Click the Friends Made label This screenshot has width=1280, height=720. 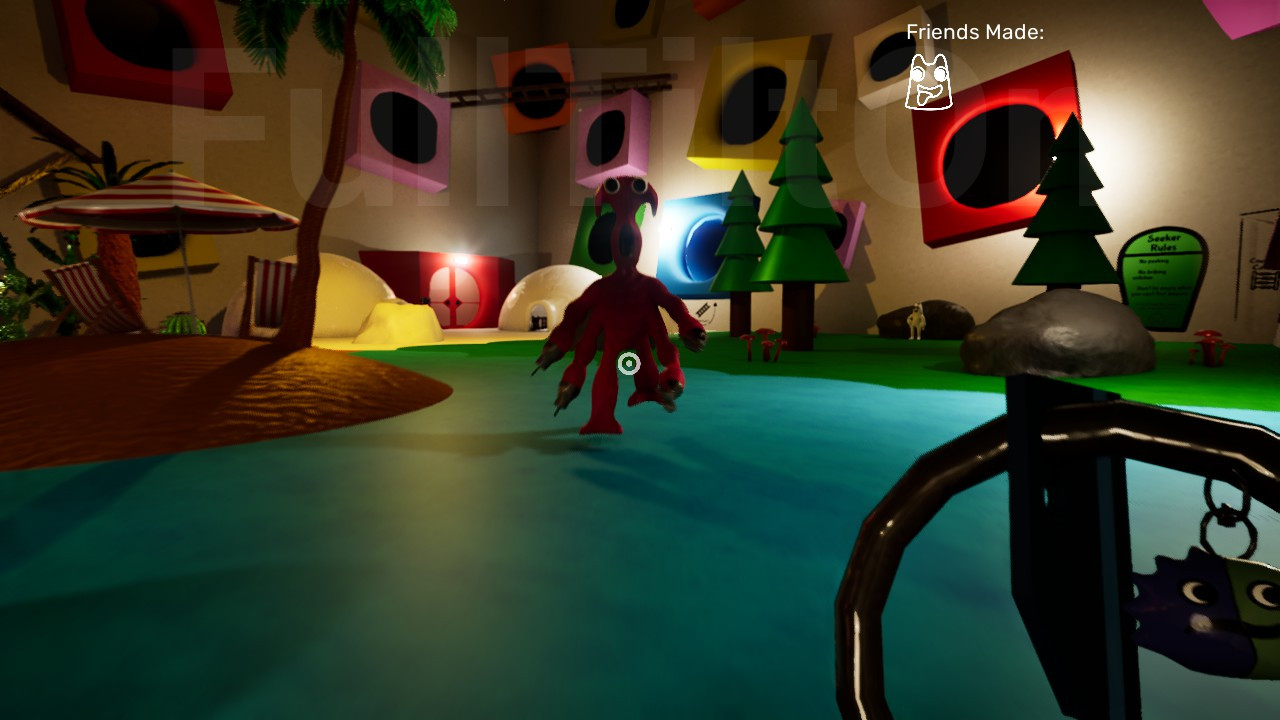point(975,32)
